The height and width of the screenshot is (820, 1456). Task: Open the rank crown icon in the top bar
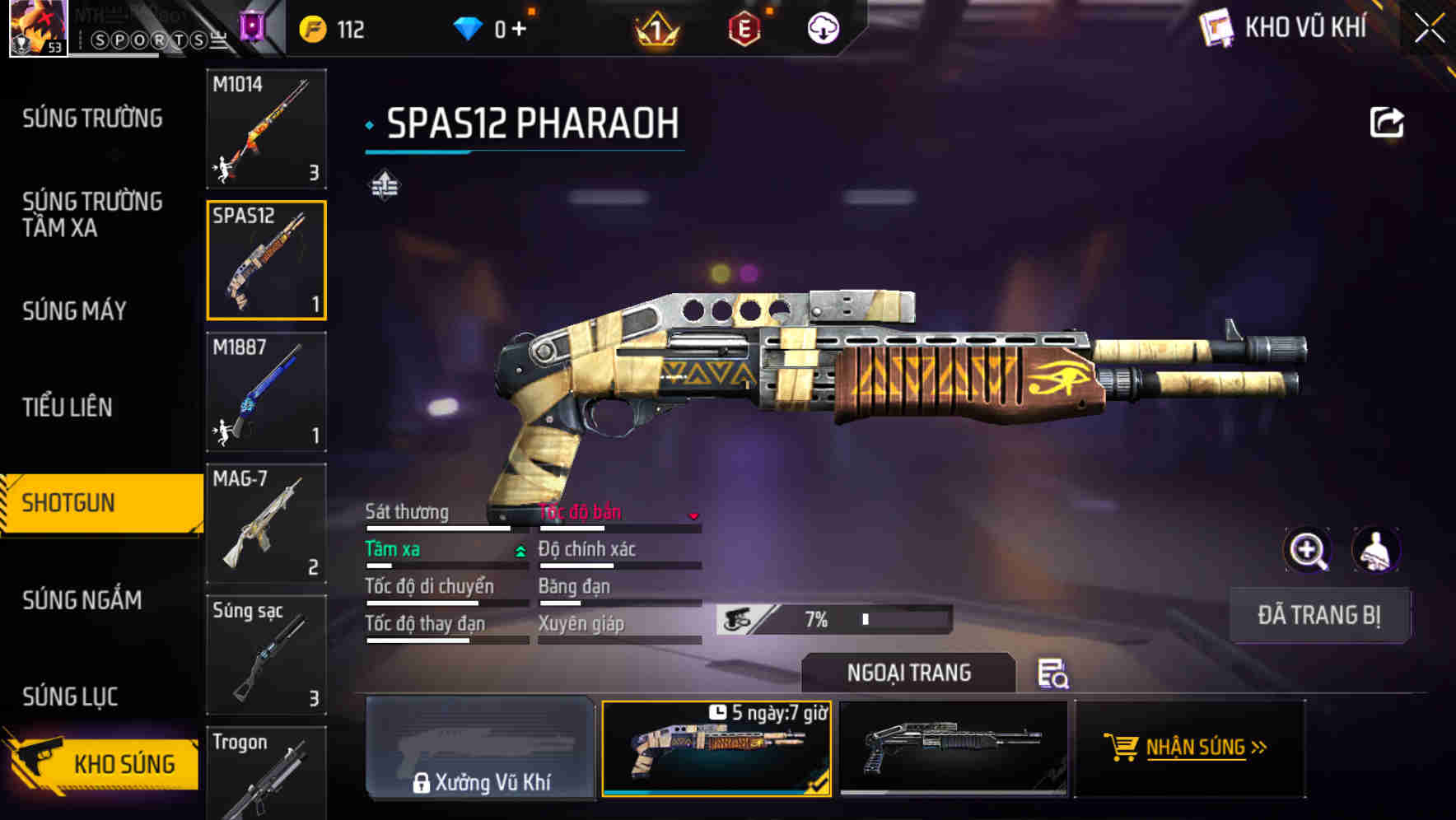pos(656,27)
